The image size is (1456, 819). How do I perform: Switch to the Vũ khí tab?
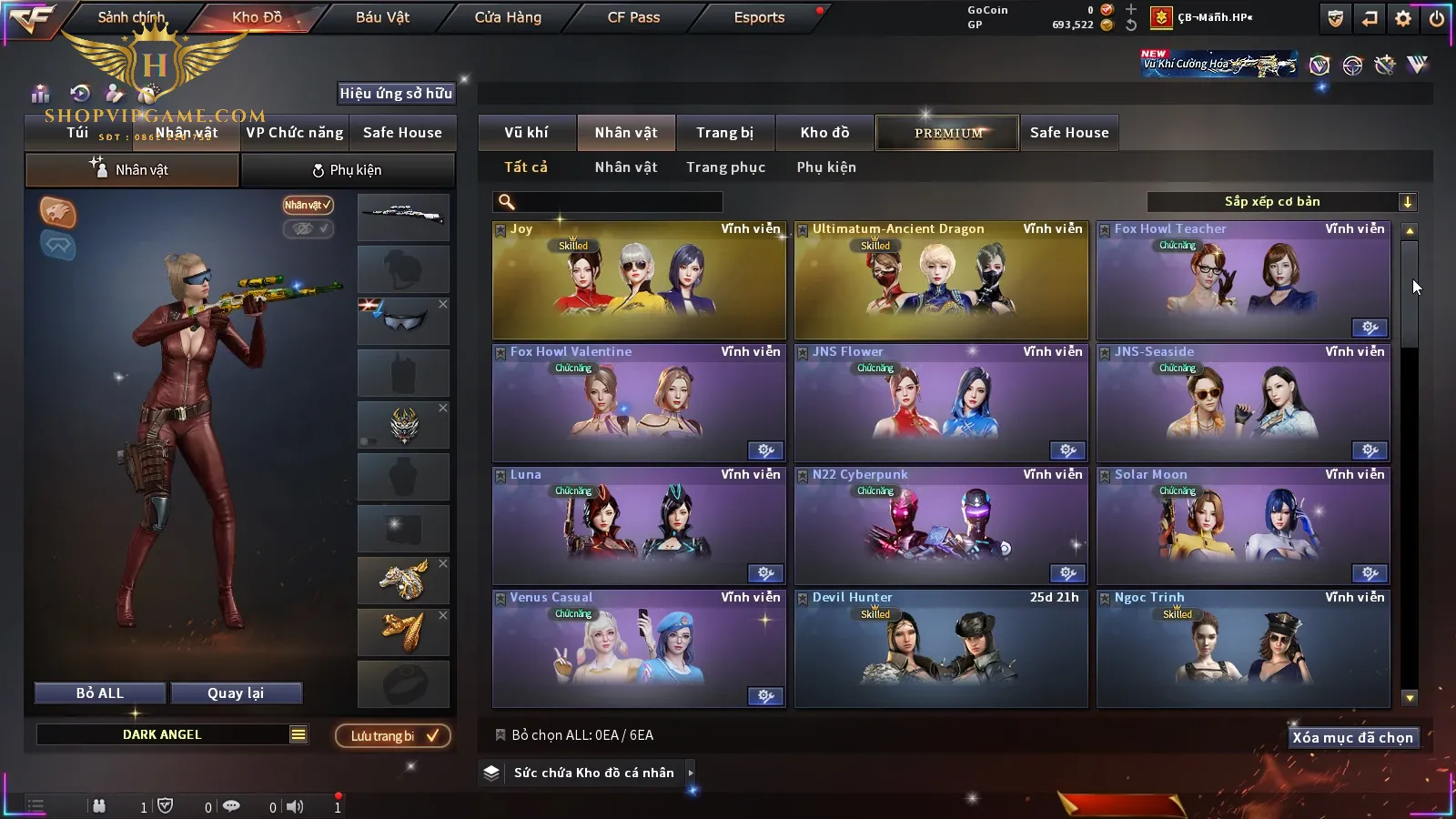[x=526, y=133]
